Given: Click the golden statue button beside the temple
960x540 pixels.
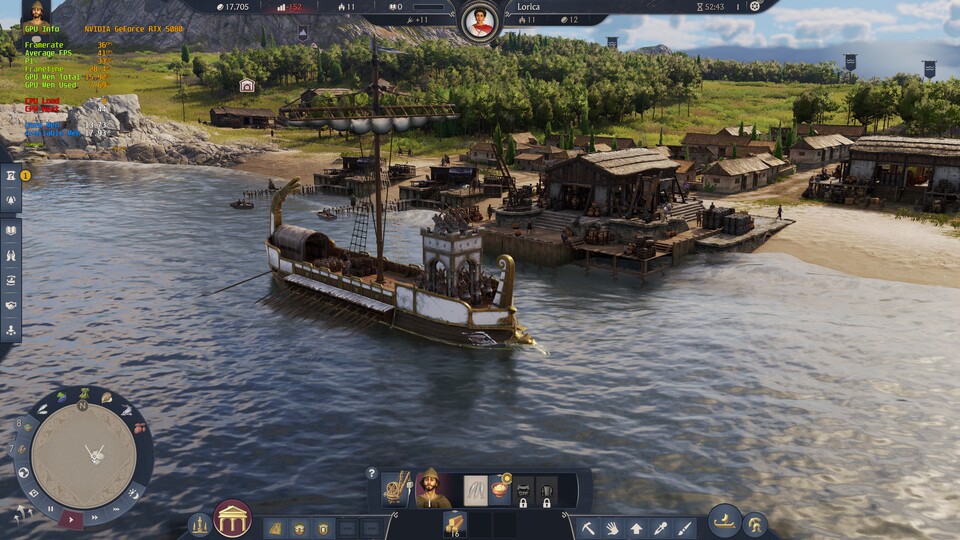Looking at the screenshot, I should [x=200, y=525].
